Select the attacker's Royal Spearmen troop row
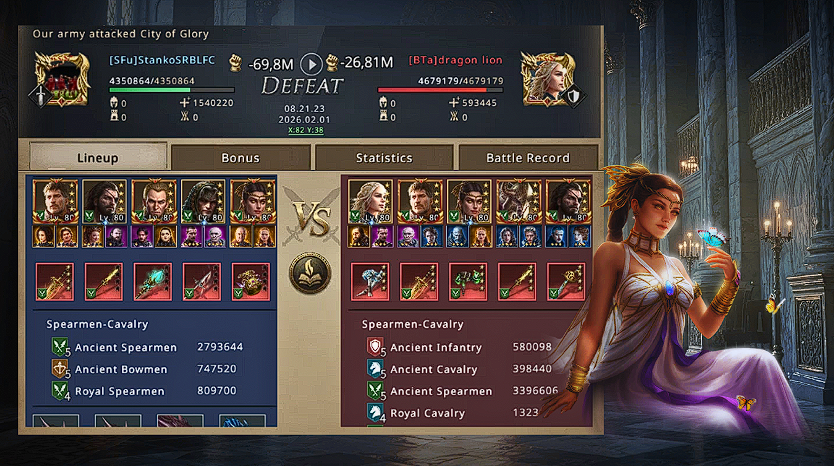The width and height of the screenshot is (834, 466). point(150,391)
